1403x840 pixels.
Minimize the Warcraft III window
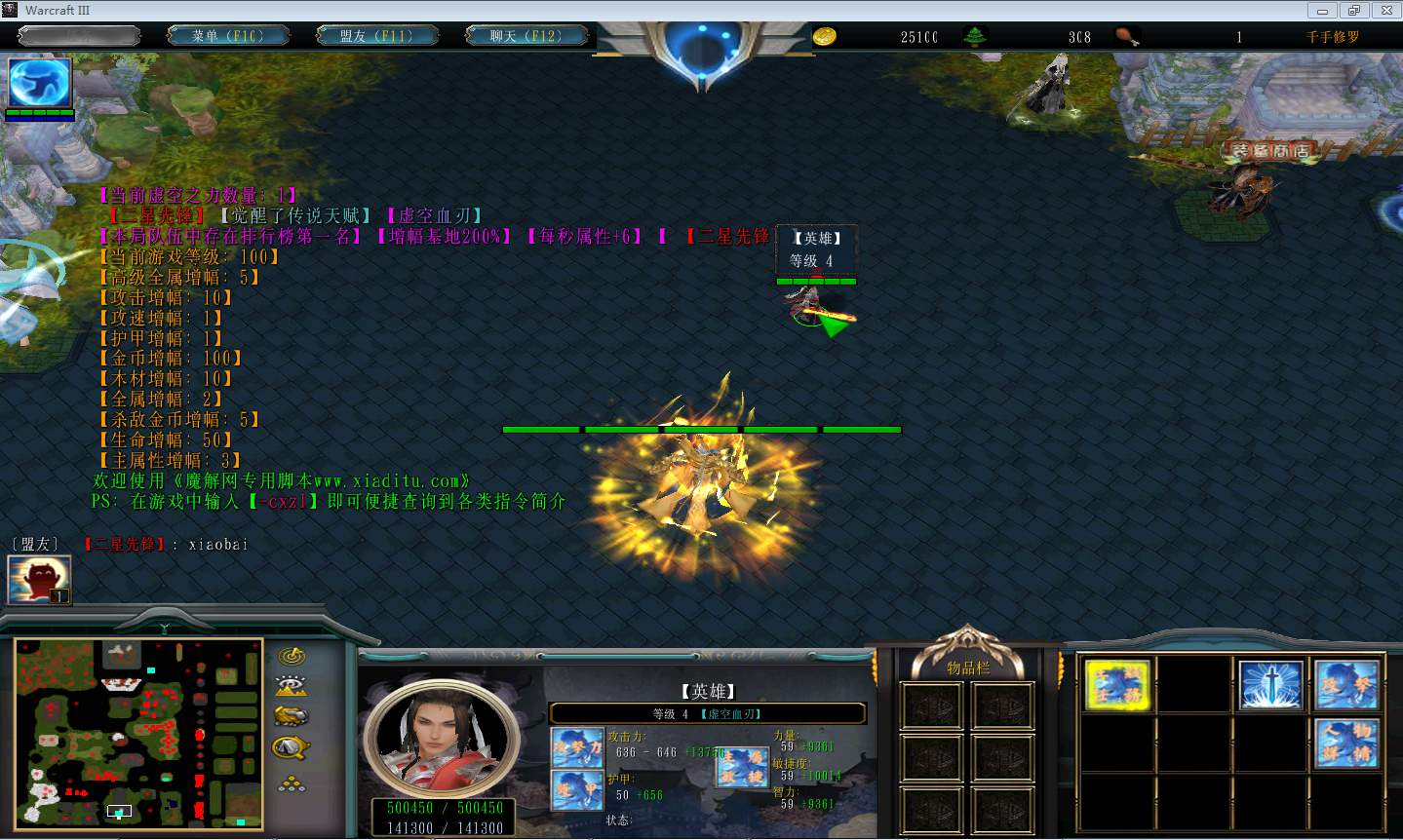pos(1321,10)
